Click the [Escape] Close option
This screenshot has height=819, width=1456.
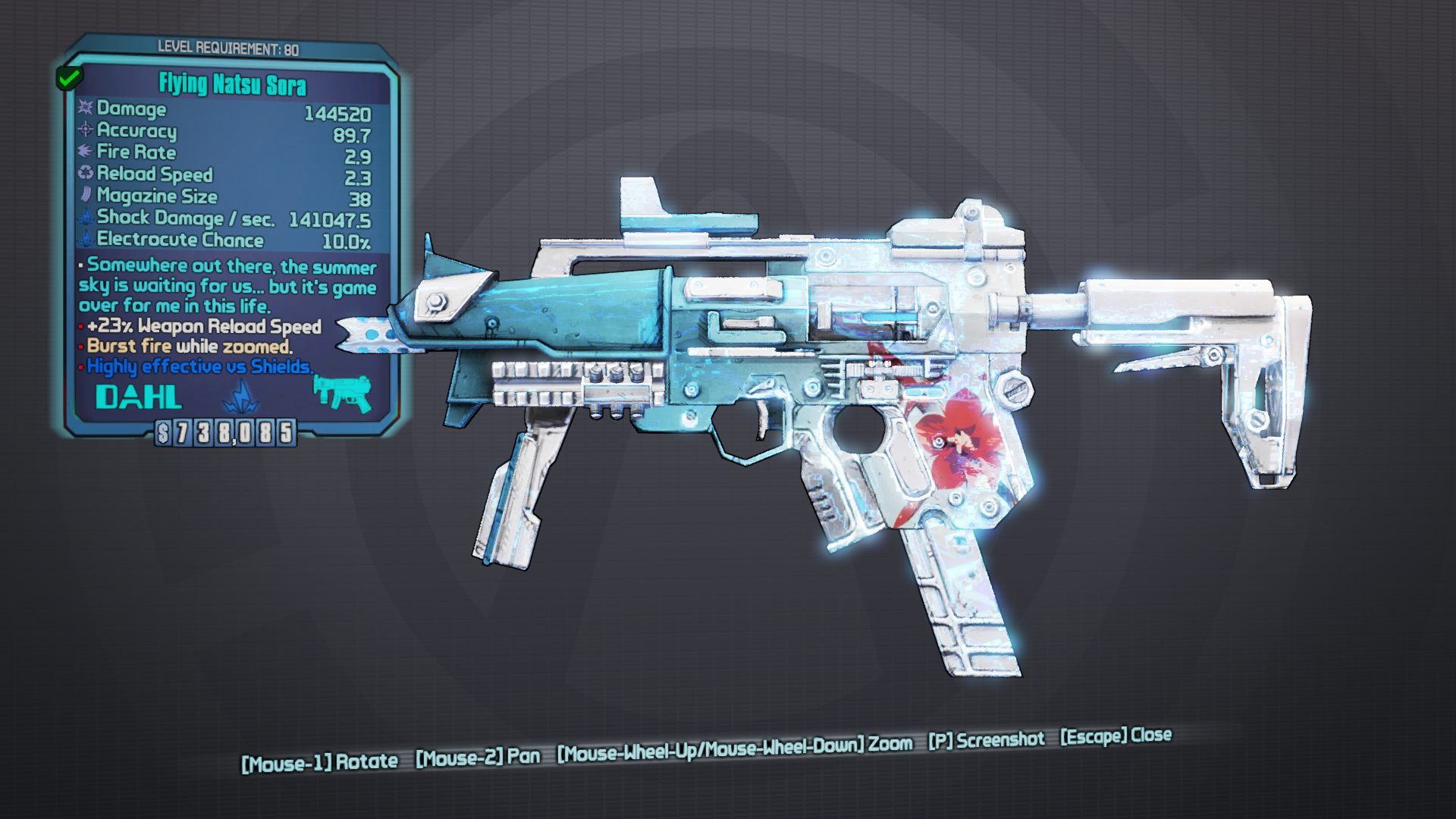click(x=1115, y=736)
